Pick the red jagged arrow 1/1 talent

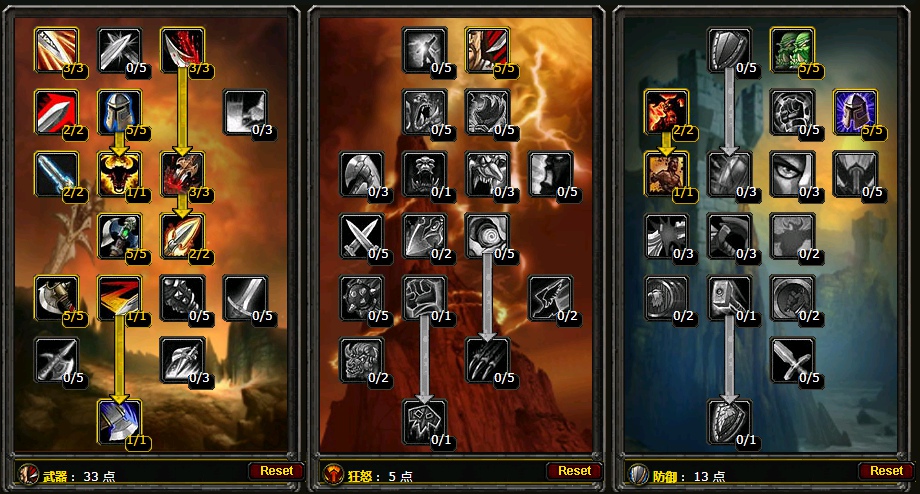(x=119, y=298)
